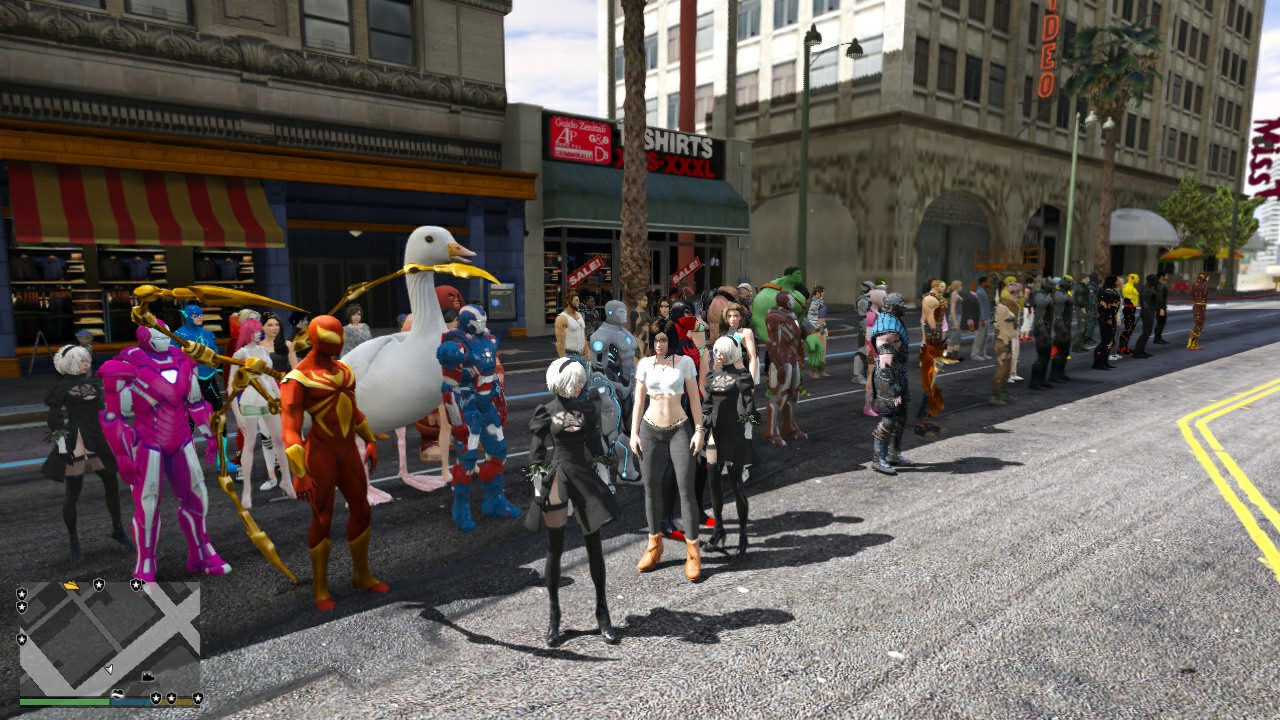
Task: Click the minimap
Action: pyautogui.click(x=110, y=638)
